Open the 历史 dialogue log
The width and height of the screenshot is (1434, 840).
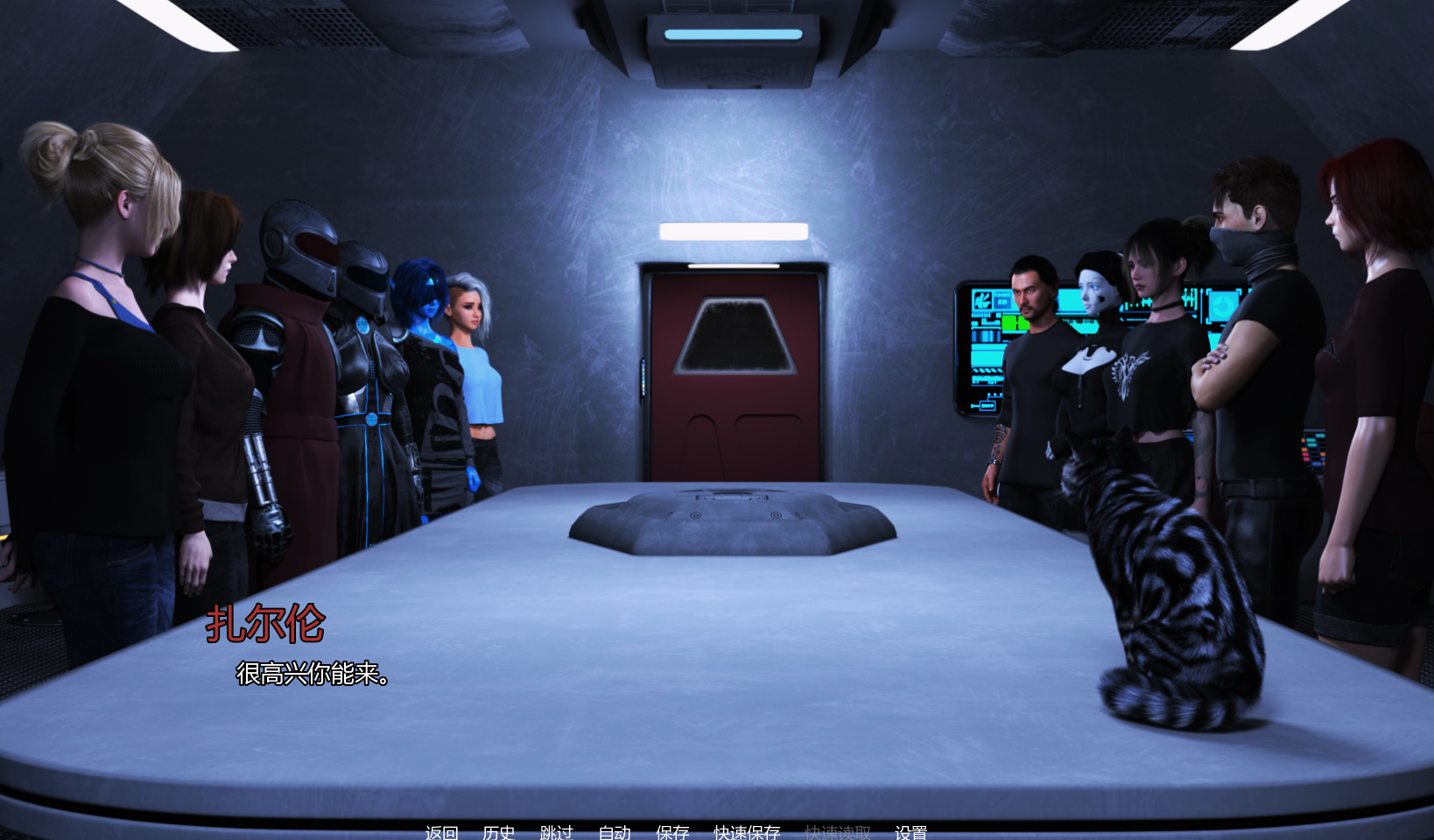coord(498,832)
